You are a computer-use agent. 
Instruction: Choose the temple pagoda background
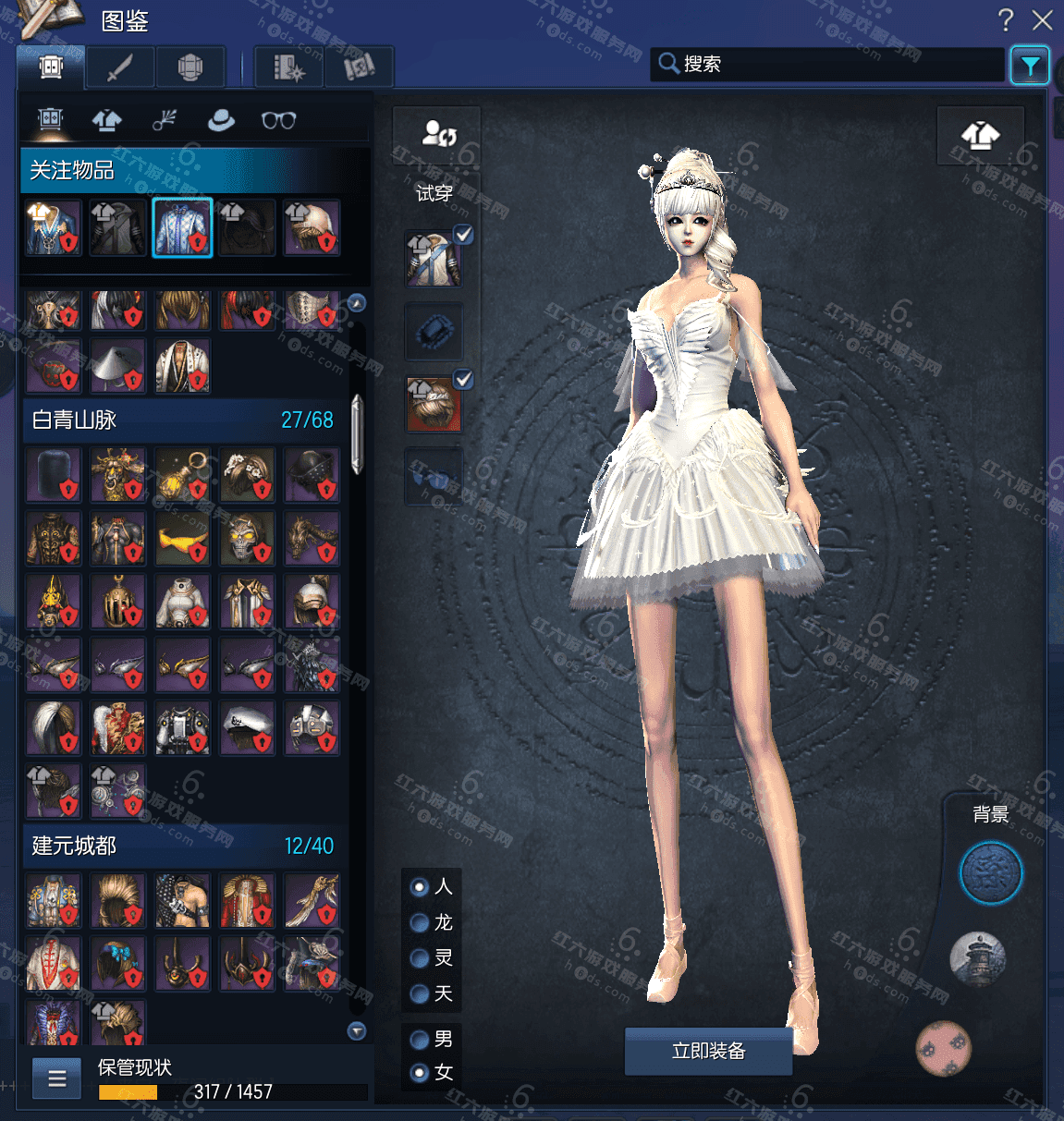point(977,959)
